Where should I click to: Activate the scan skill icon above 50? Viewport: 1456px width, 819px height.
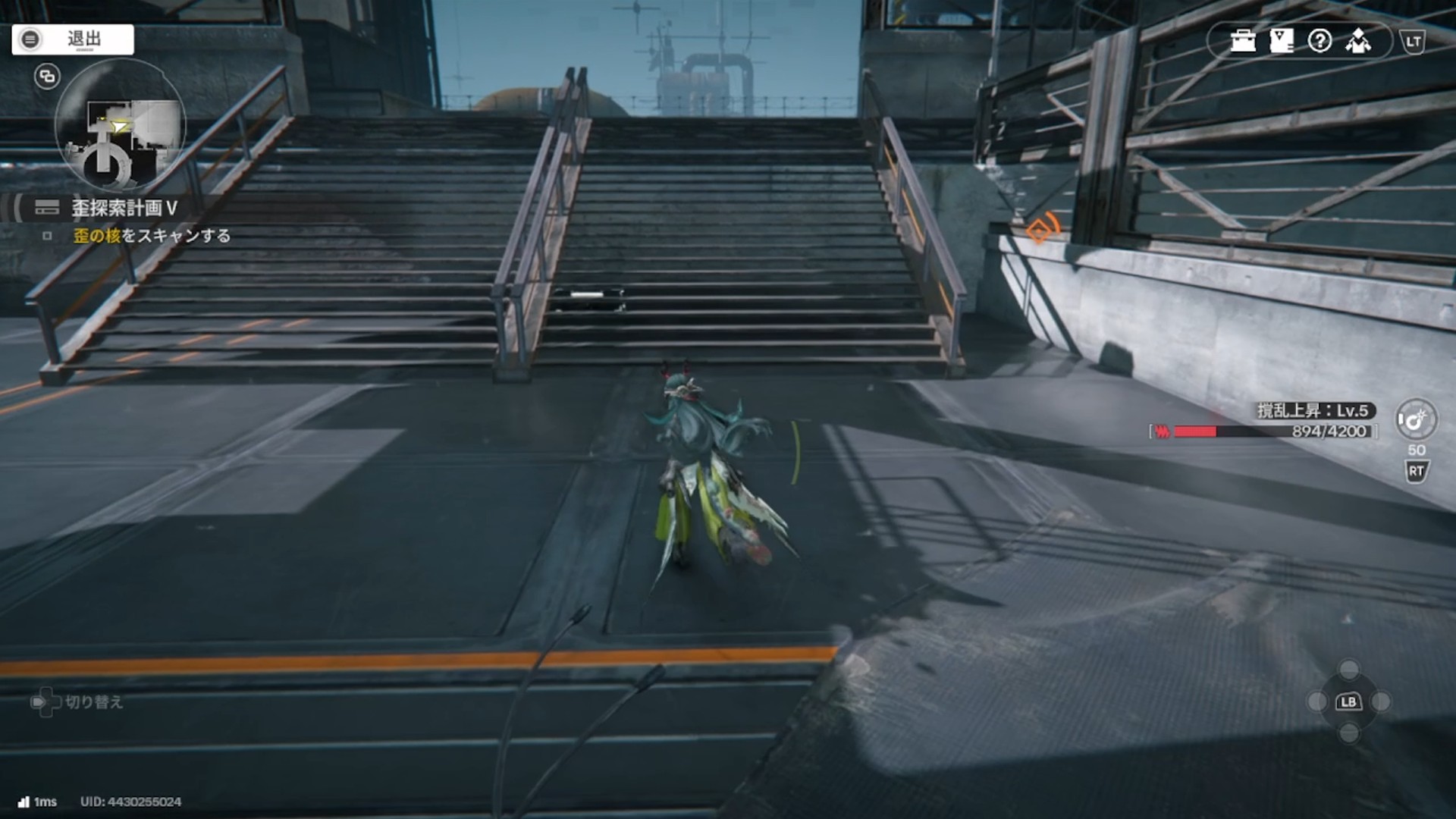[1415, 419]
